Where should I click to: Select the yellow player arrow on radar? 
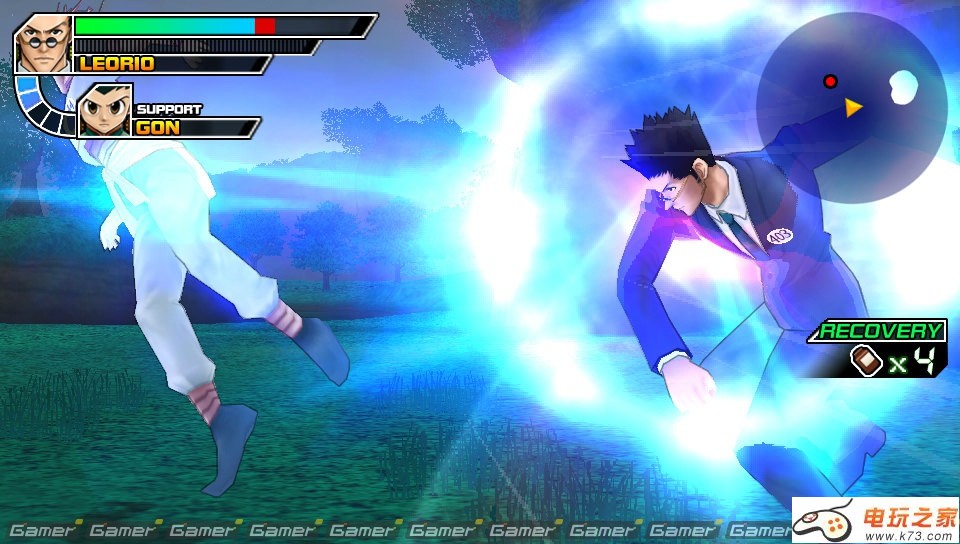(853, 107)
